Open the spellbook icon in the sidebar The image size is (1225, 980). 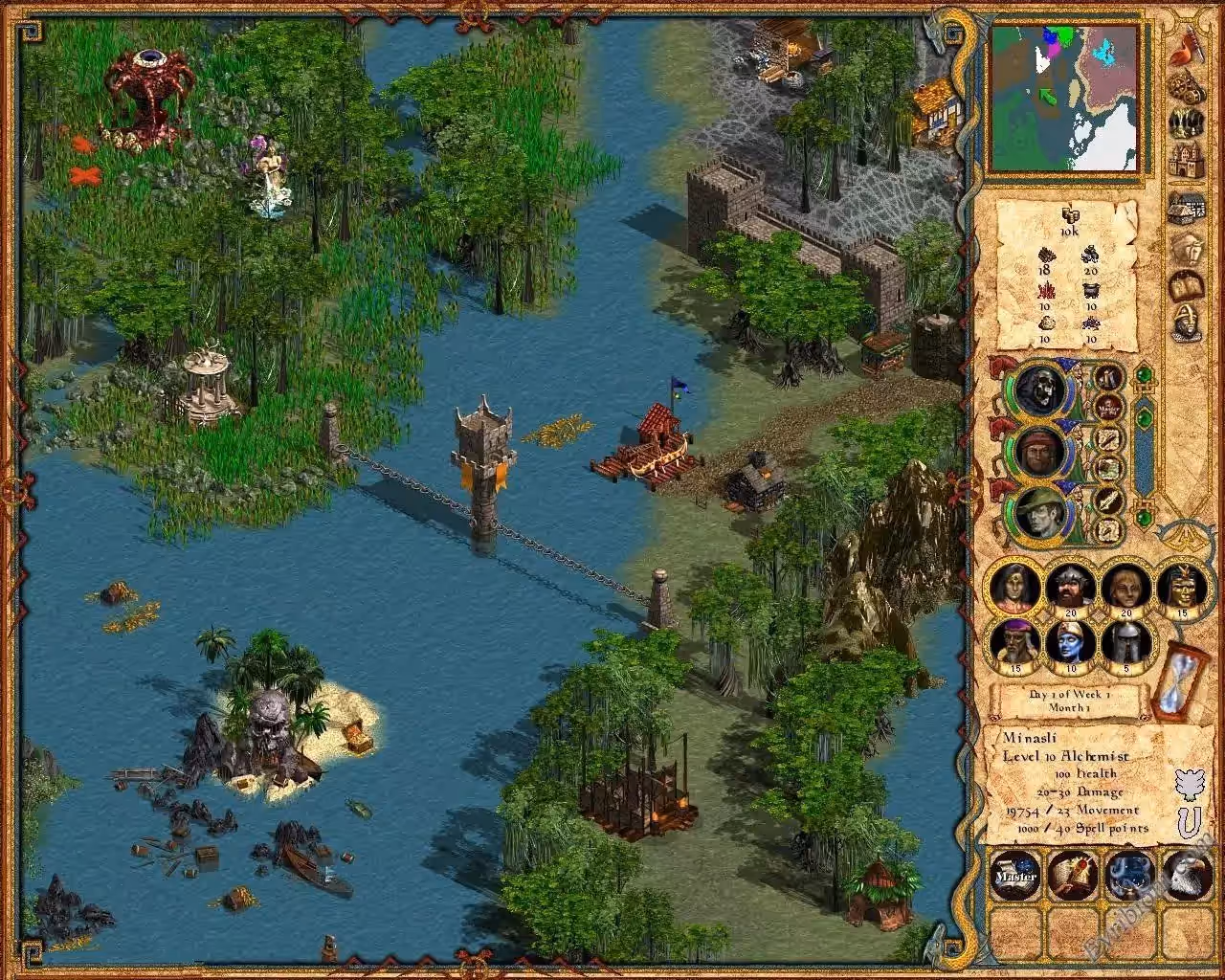pyautogui.click(x=1187, y=286)
